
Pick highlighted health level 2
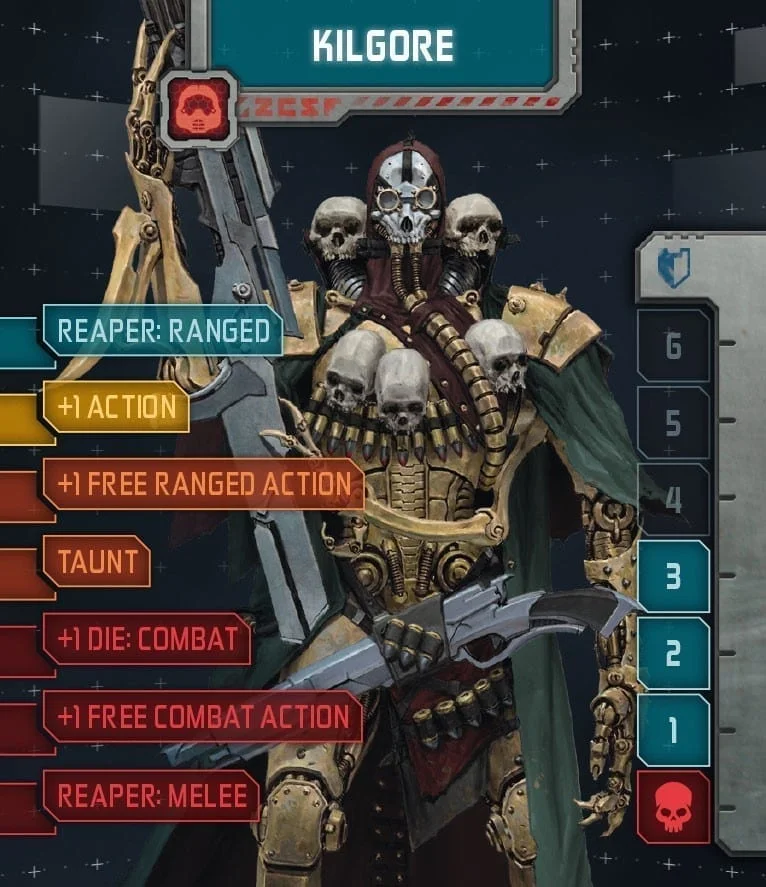tap(673, 654)
